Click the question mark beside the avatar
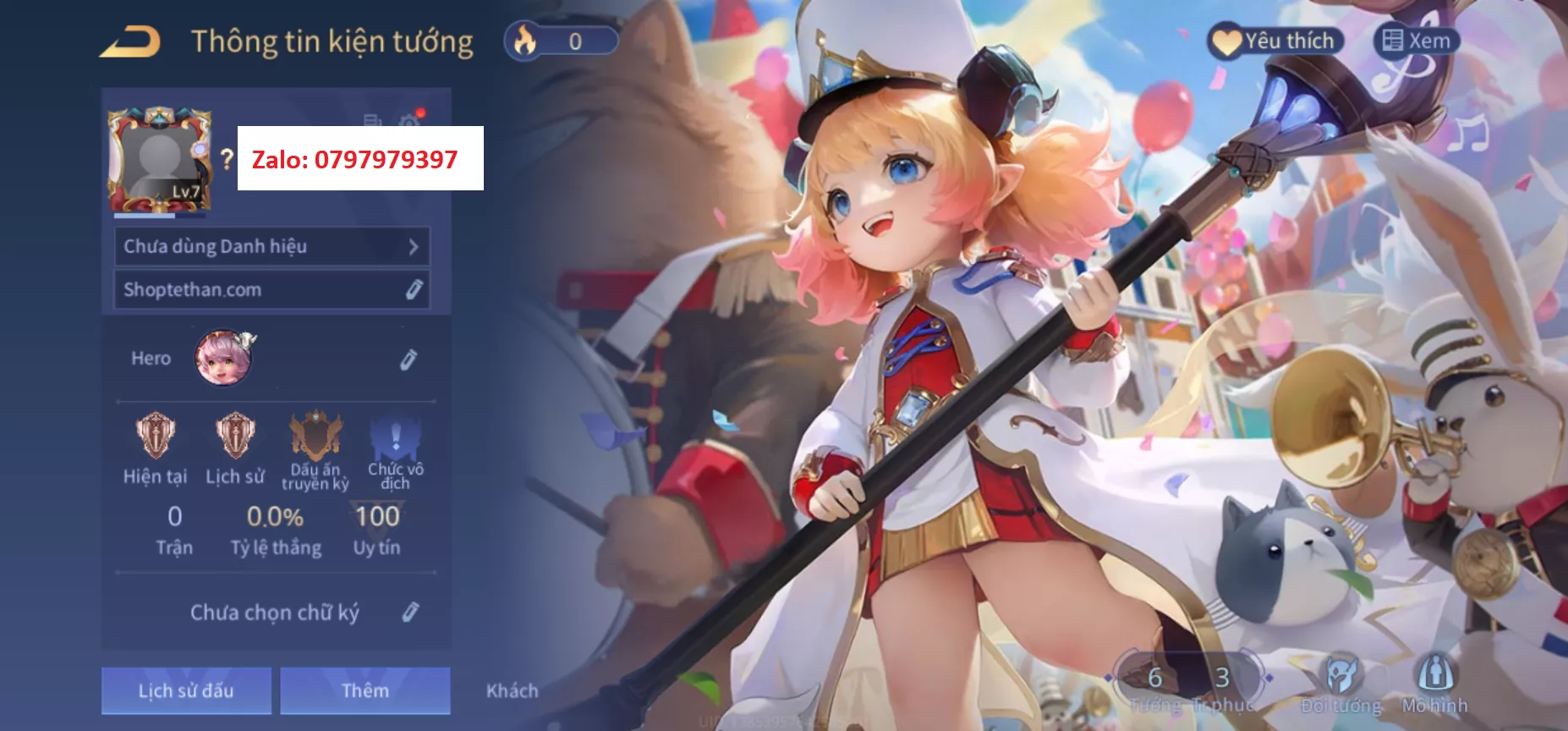 [x=226, y=158]
